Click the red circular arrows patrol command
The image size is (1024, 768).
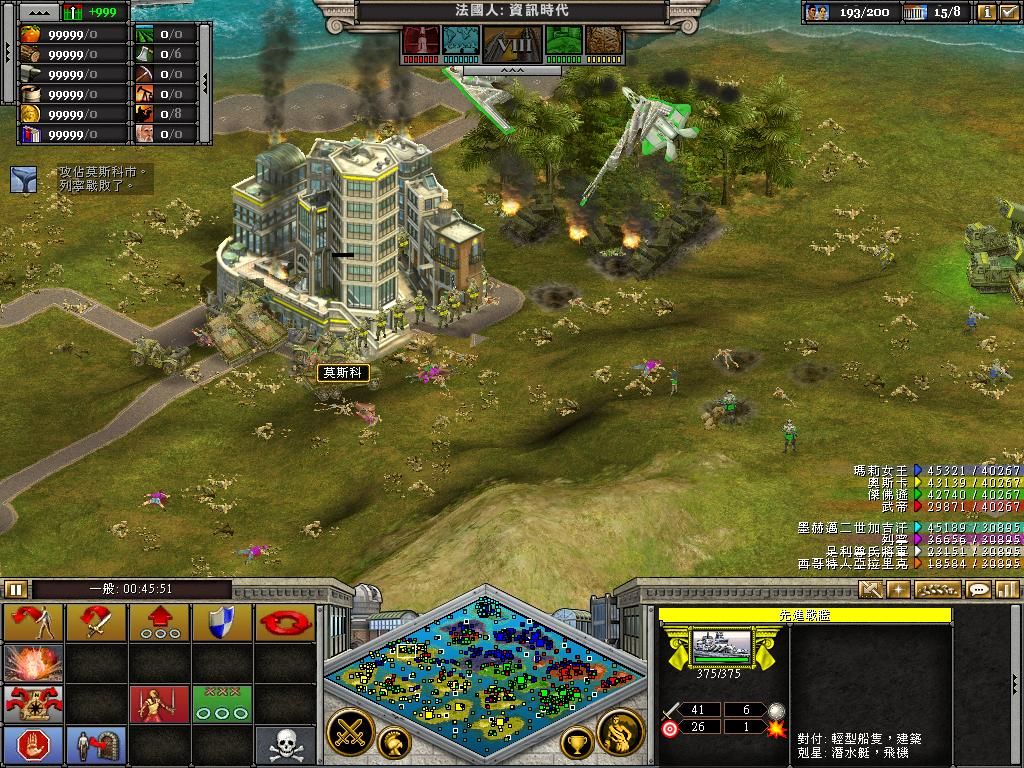point(285,622)
